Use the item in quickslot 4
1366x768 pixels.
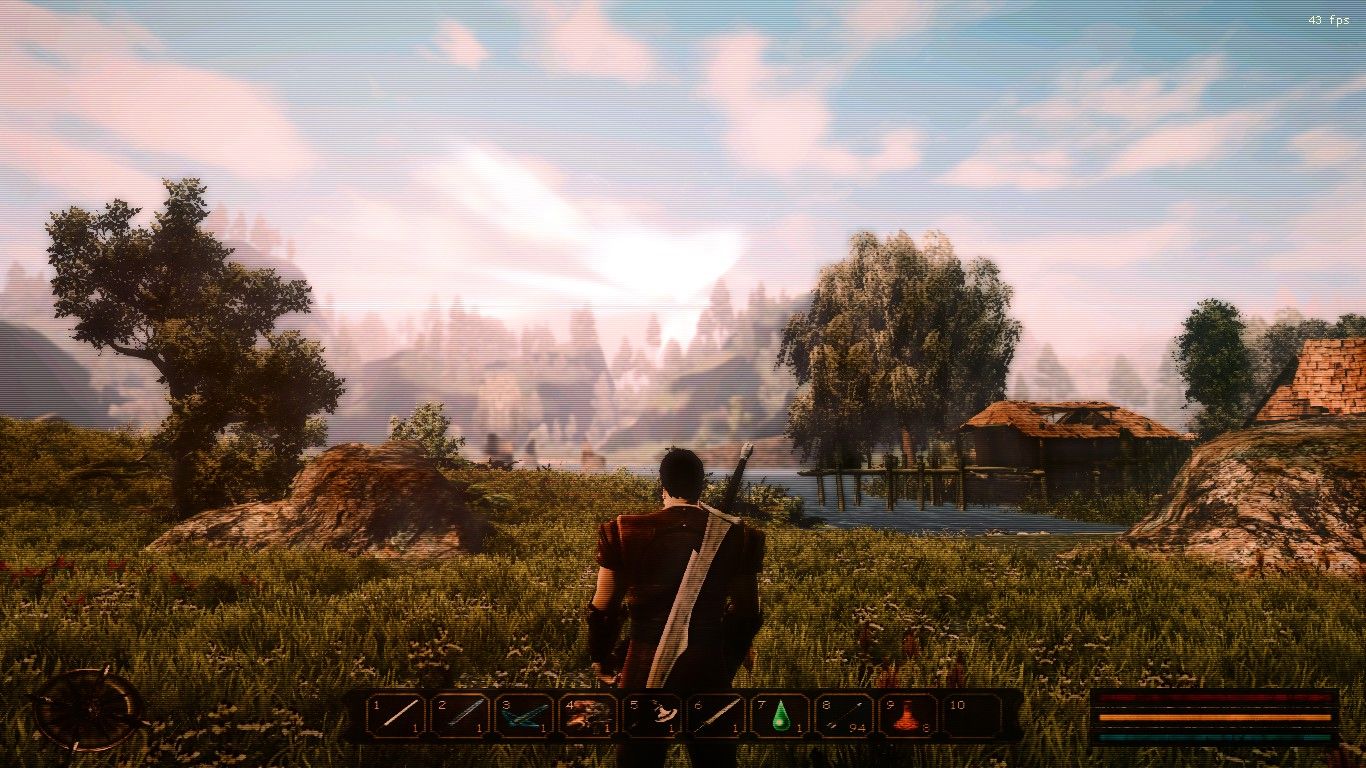tap(590, 715)
